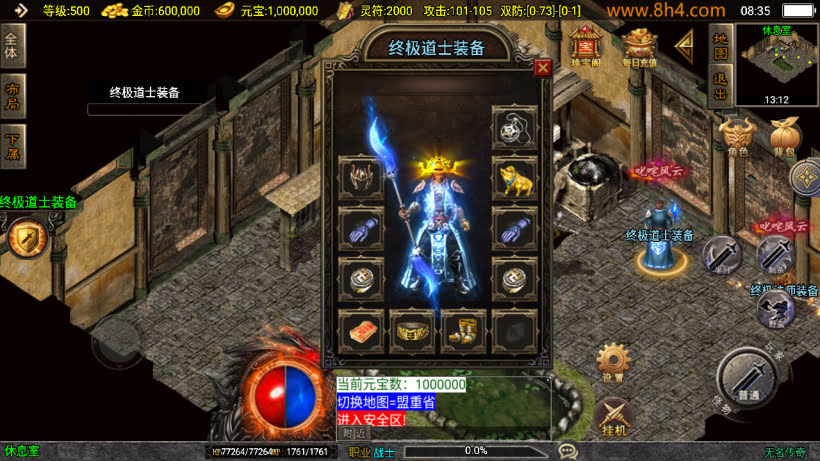820x461 pixels.
Task: Open the 背包 backpack
Action: [785, 138]
